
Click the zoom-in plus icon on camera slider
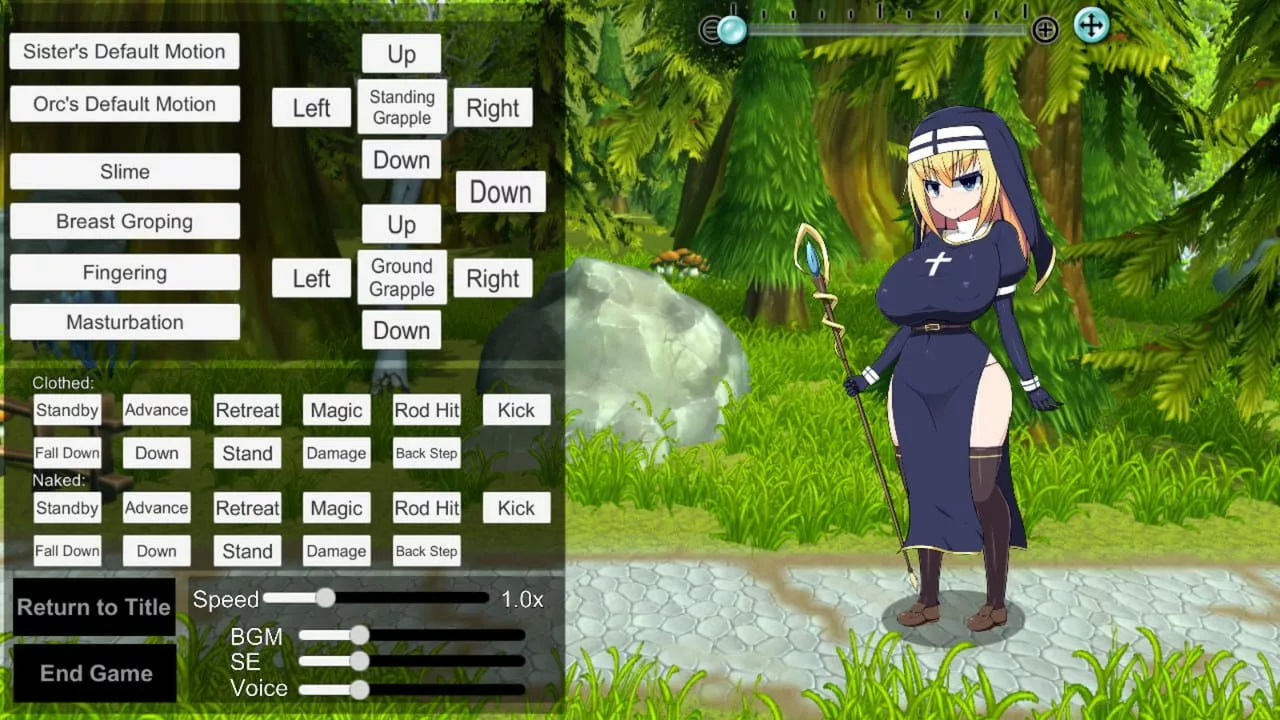pos(1045,29)
